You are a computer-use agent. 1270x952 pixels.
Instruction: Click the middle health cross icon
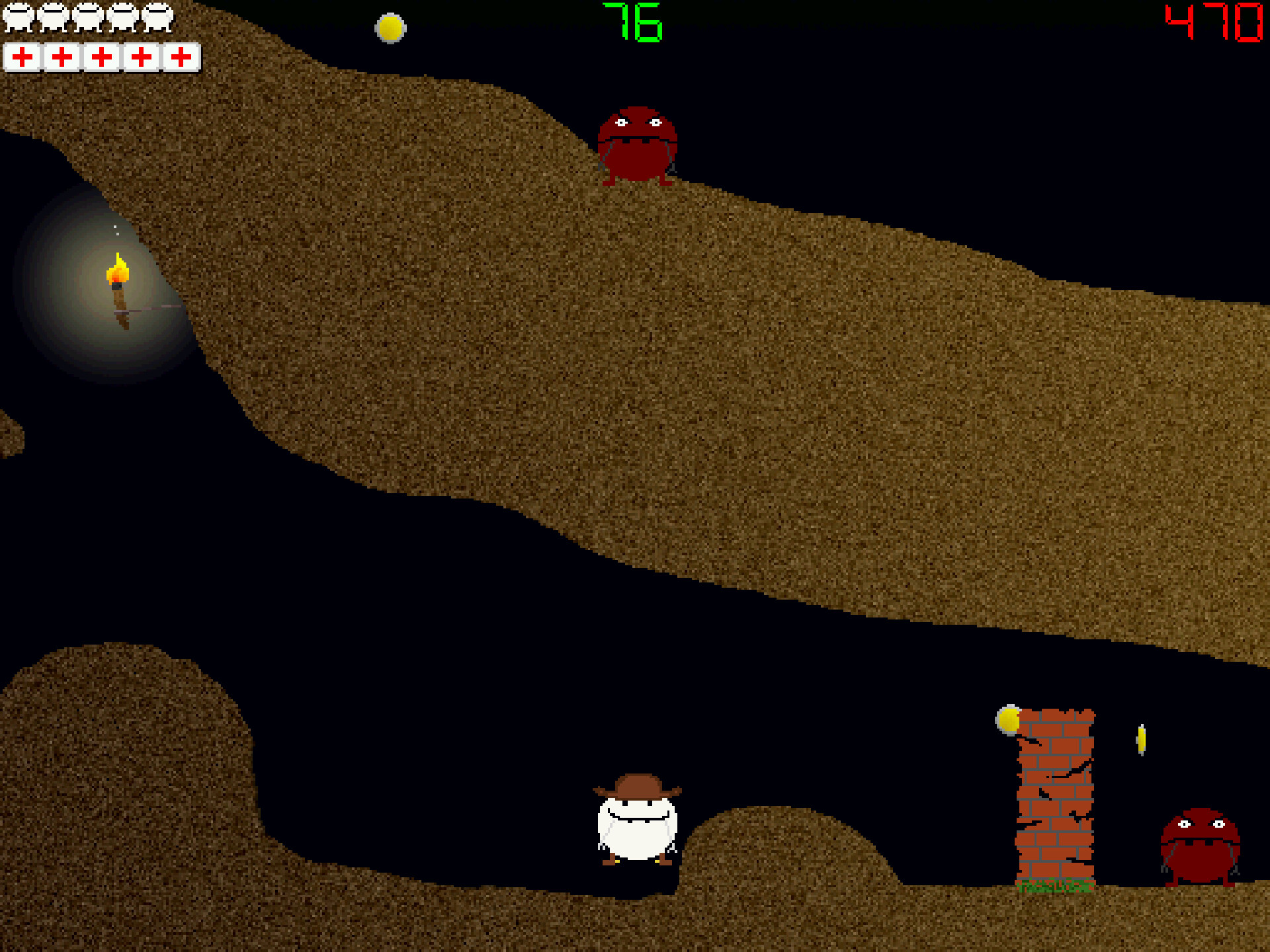pyautogui.click(x=101, y=58)
